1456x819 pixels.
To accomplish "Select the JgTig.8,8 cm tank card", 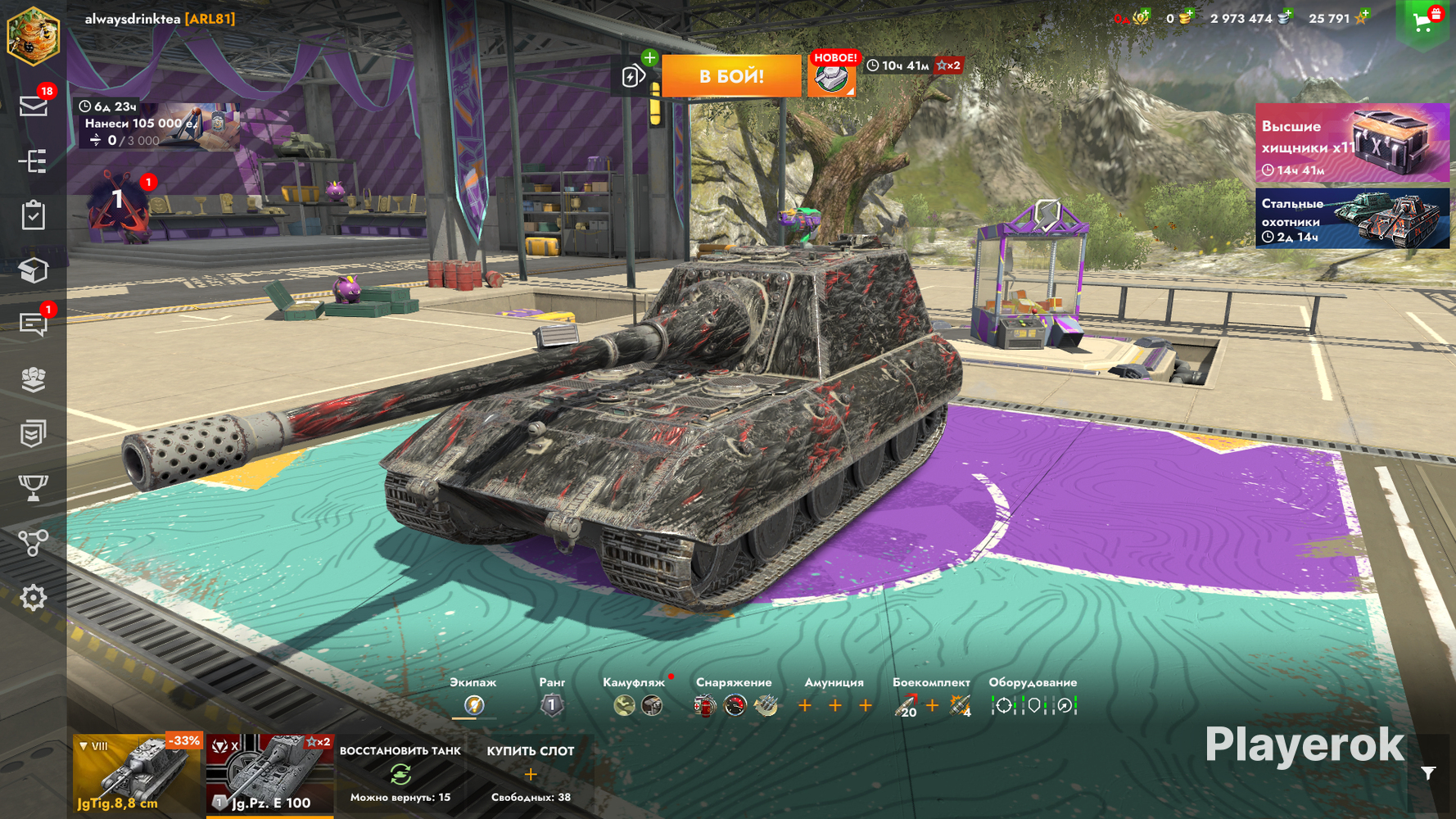I will (137, 774).
